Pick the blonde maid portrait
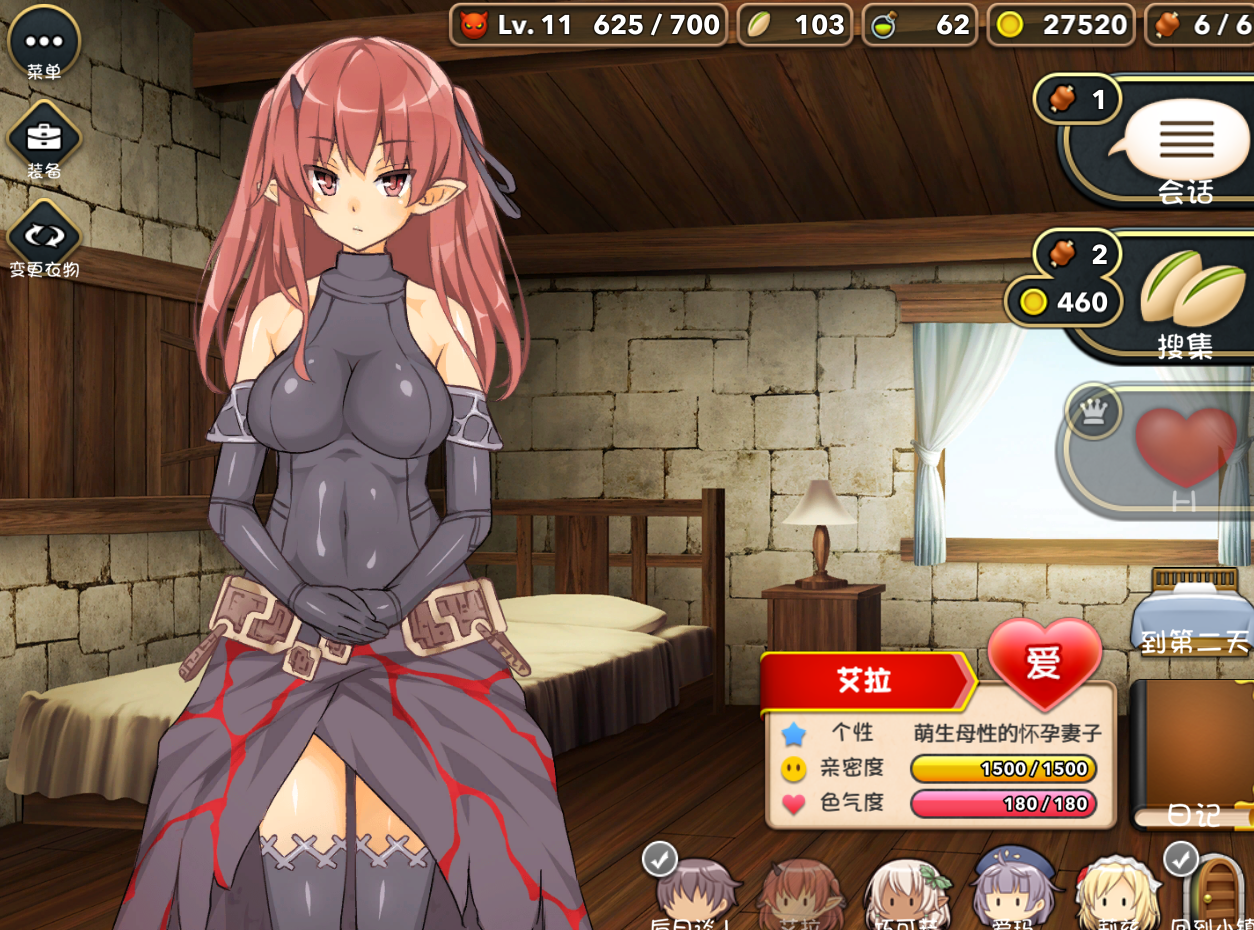The image size is (1254, 930). click(1116, 893)
